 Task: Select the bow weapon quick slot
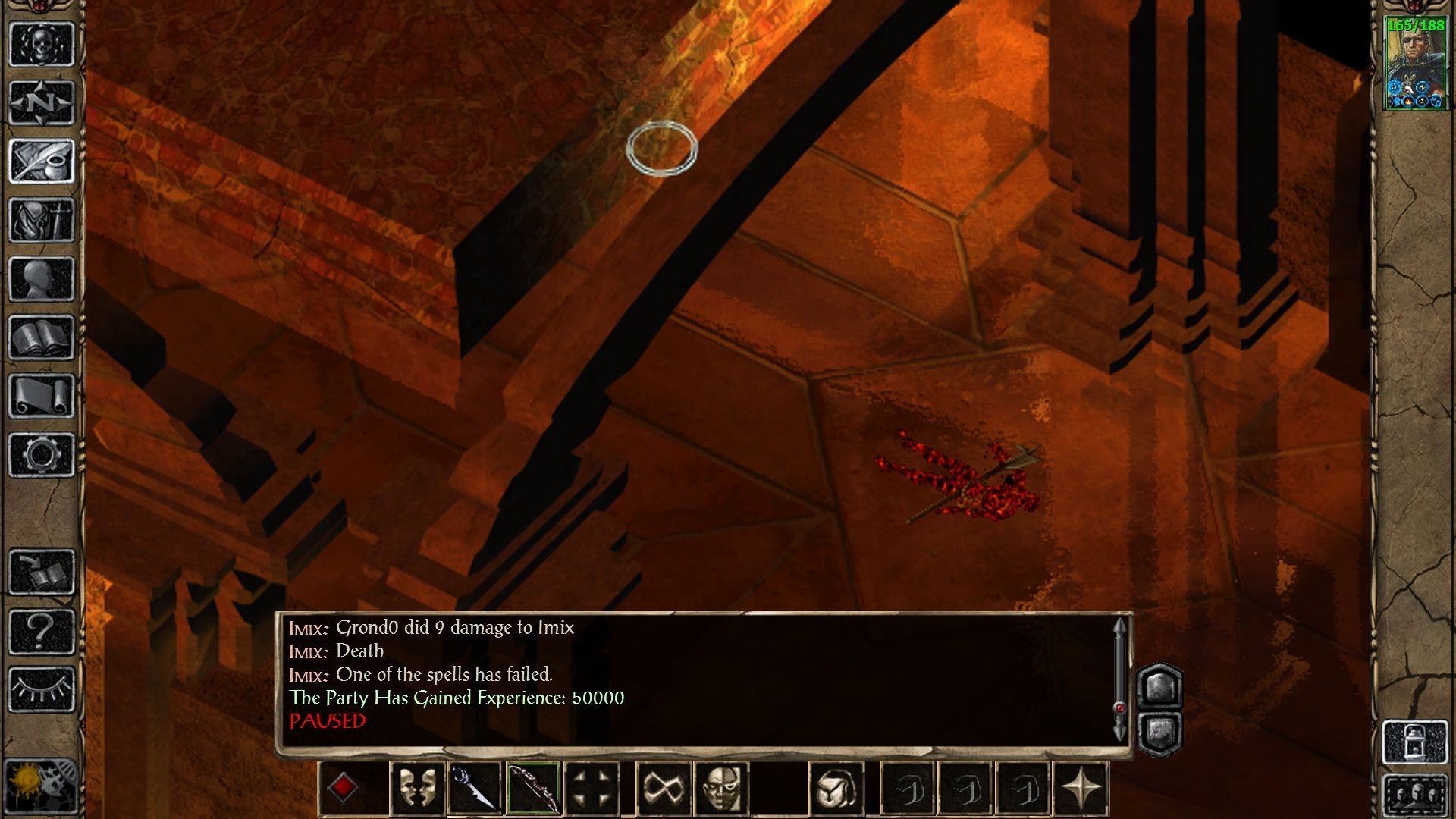click(x=533, y=789)
